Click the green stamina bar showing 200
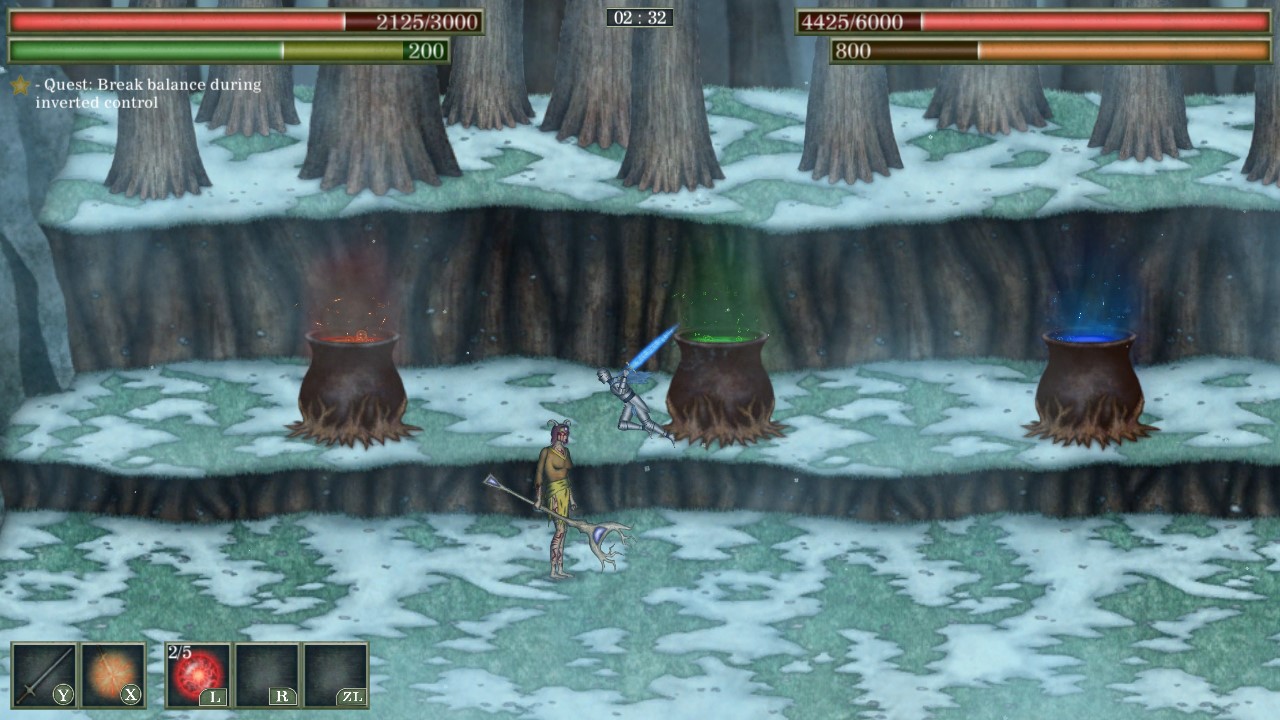This screenshot has height=720, width=1280. click(x=230, y=48)
